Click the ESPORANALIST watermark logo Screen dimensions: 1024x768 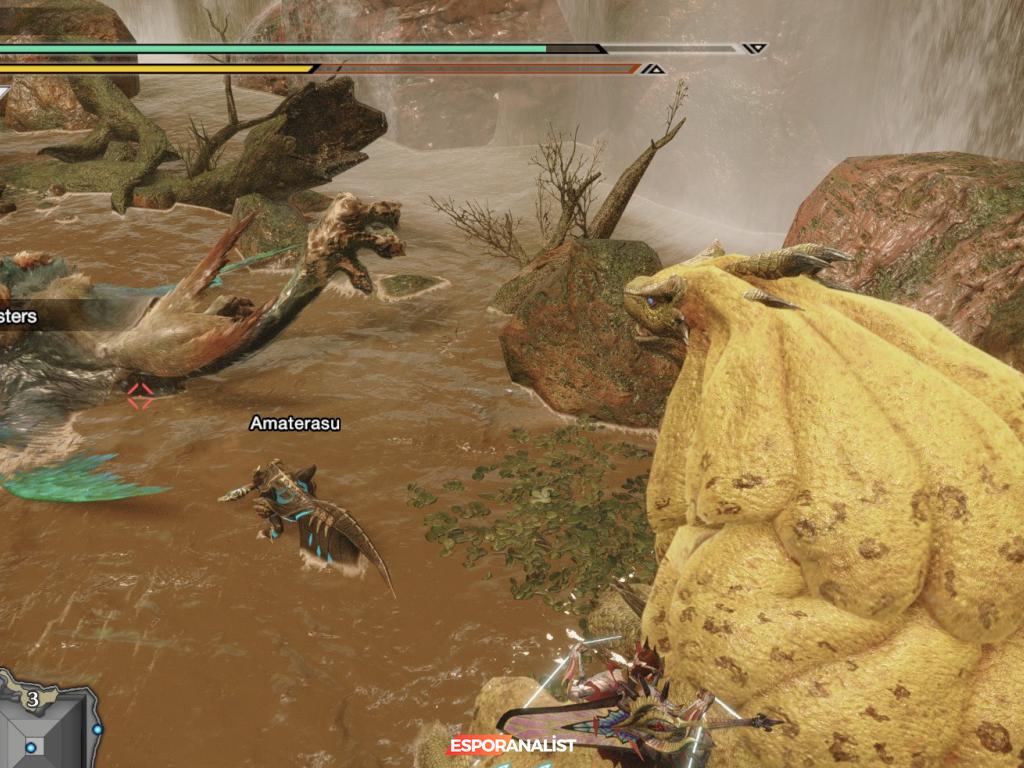point(511,745)
